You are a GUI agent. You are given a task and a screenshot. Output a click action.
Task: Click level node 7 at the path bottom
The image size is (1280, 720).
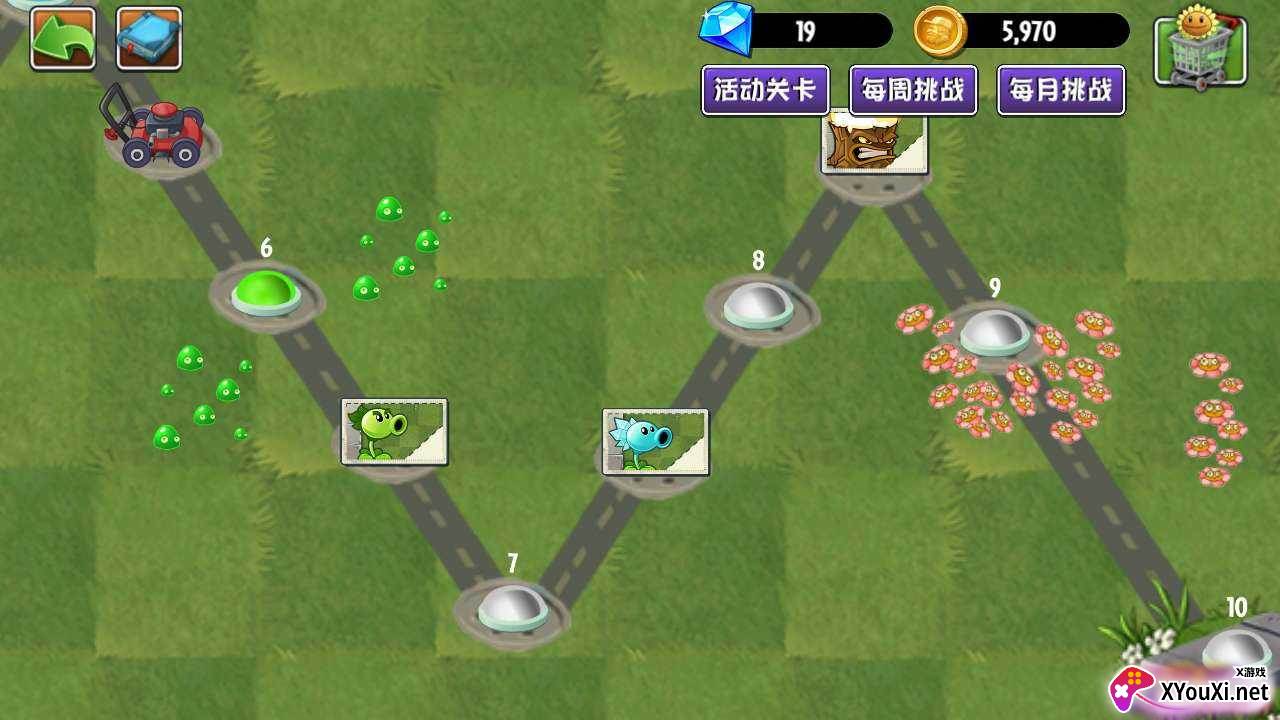[x=511, y=607]
